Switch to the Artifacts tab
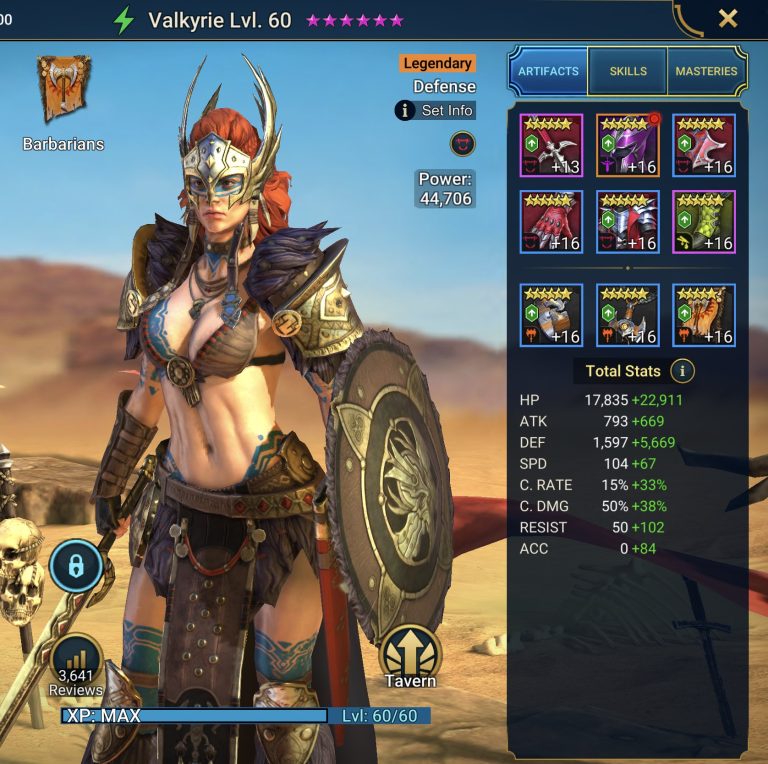The width and height of the screenshot is (768, 764). pos(548,71)
